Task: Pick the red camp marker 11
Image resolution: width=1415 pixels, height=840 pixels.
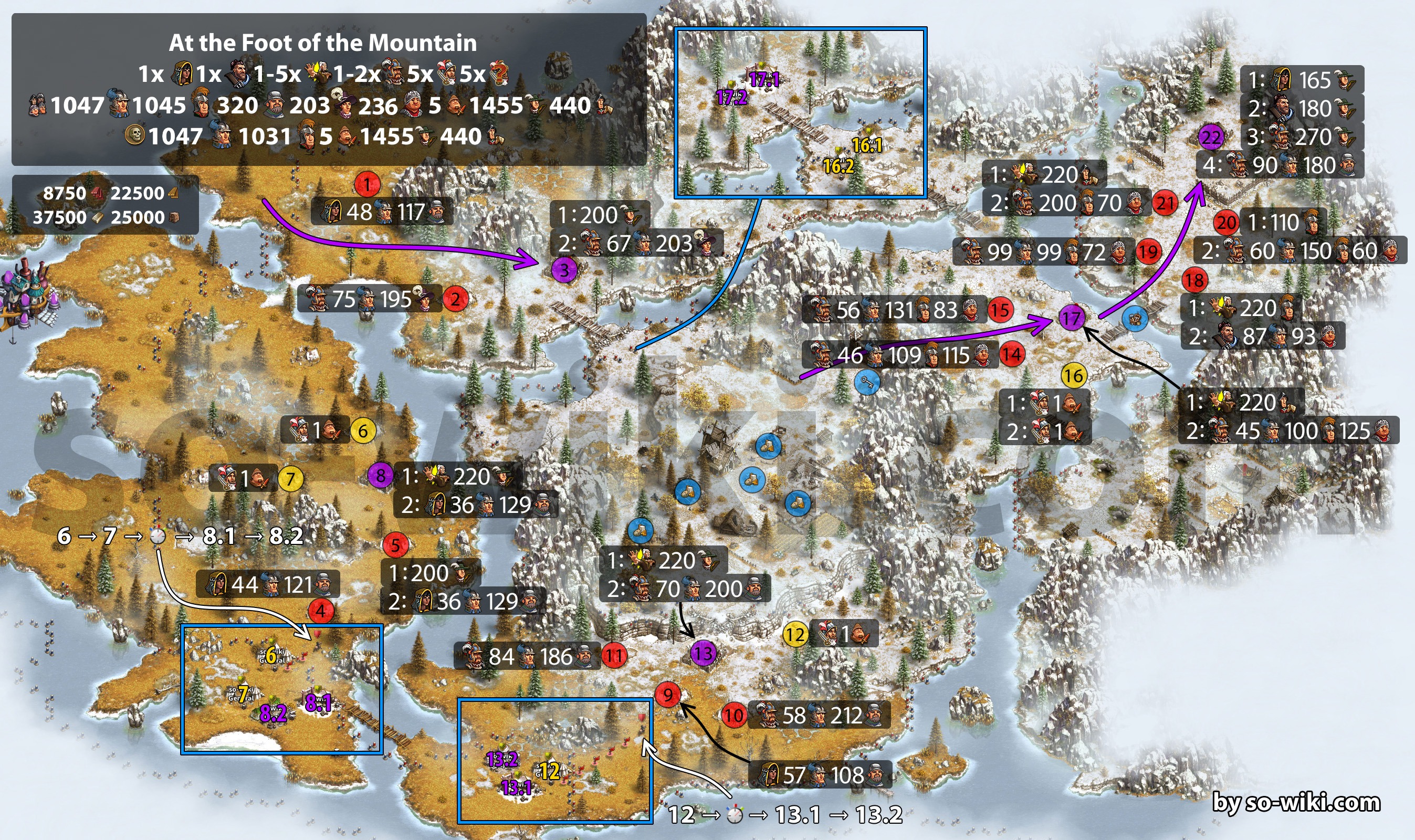Action: point(614,656)
